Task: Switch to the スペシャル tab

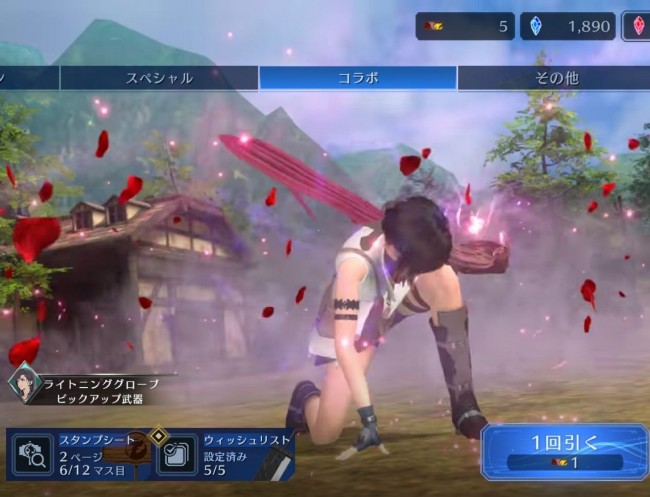Action: coord(159,78)
